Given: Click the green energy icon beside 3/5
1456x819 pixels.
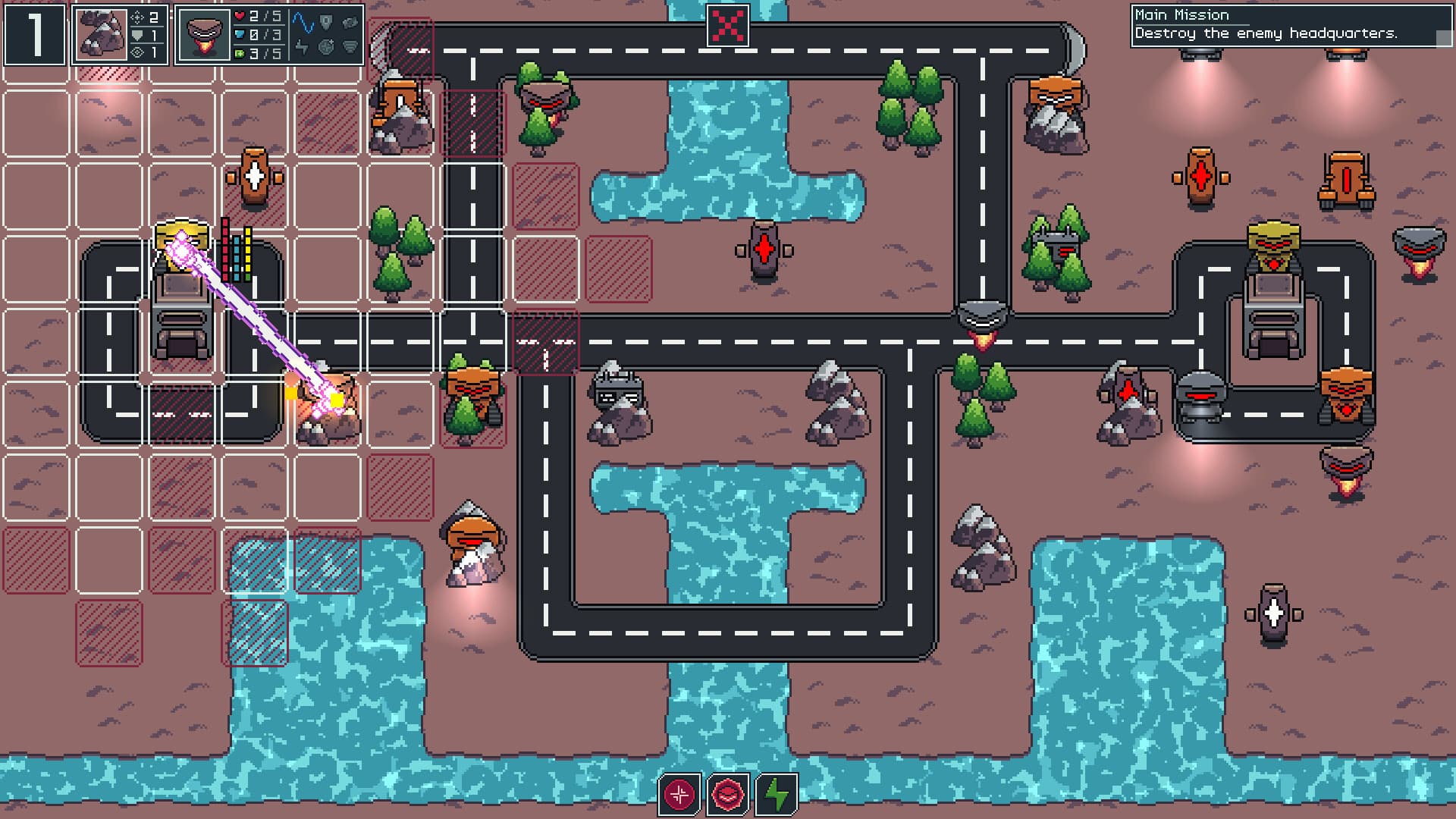Looking at the screenshot, I should point(238,53).
